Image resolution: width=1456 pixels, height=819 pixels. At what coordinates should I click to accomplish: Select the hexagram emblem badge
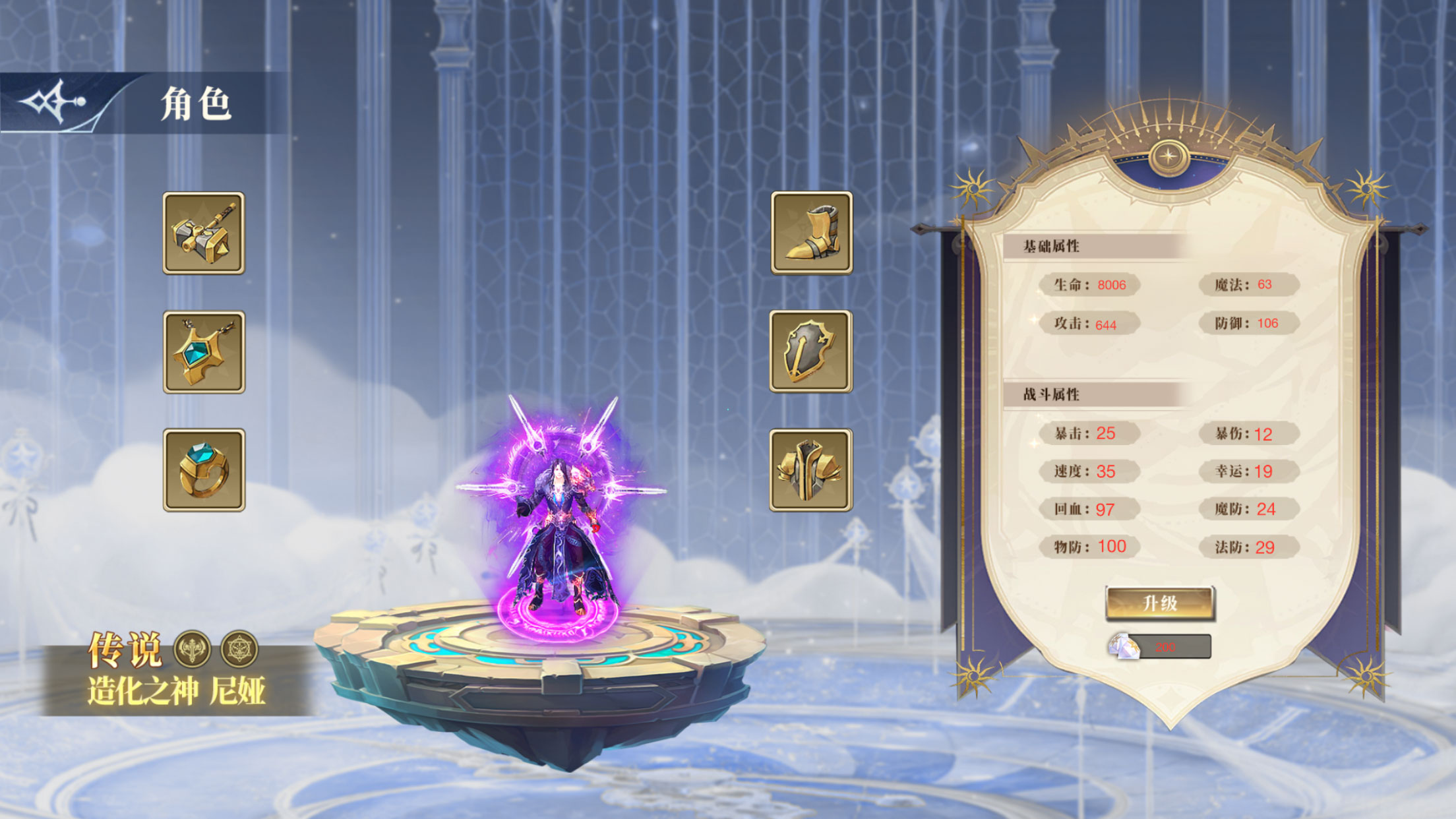(x=239, y=649)
